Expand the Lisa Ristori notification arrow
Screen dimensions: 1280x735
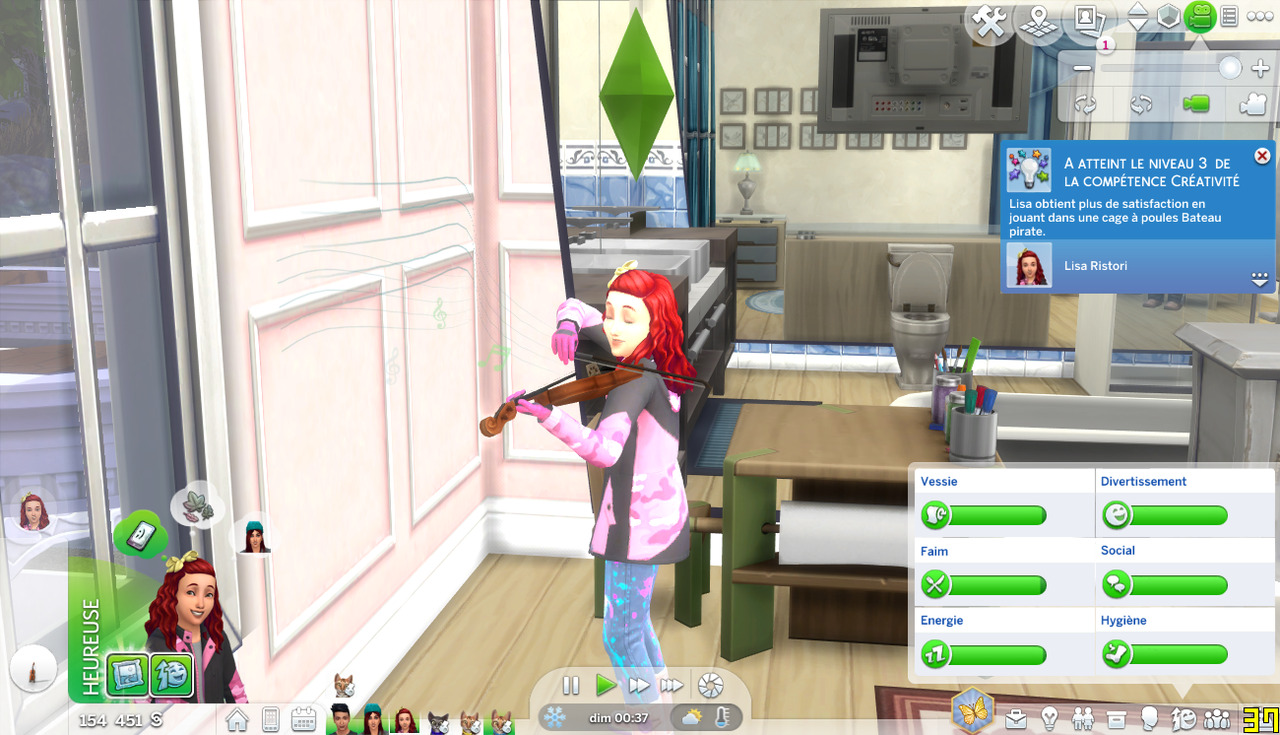(1259, 279)
